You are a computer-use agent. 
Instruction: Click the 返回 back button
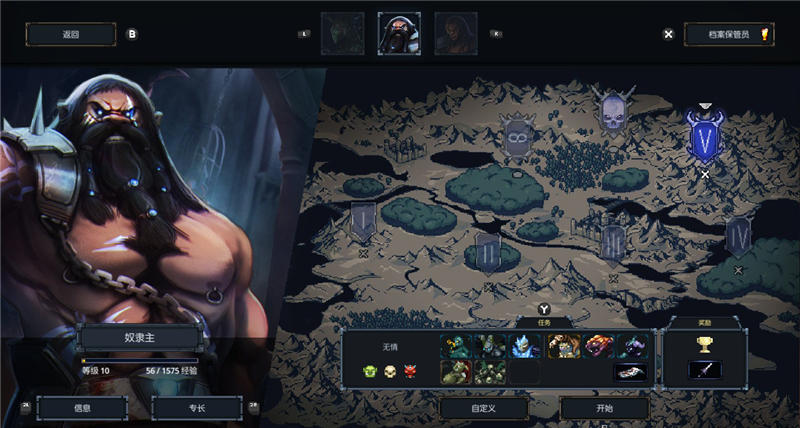coord(70,34)
